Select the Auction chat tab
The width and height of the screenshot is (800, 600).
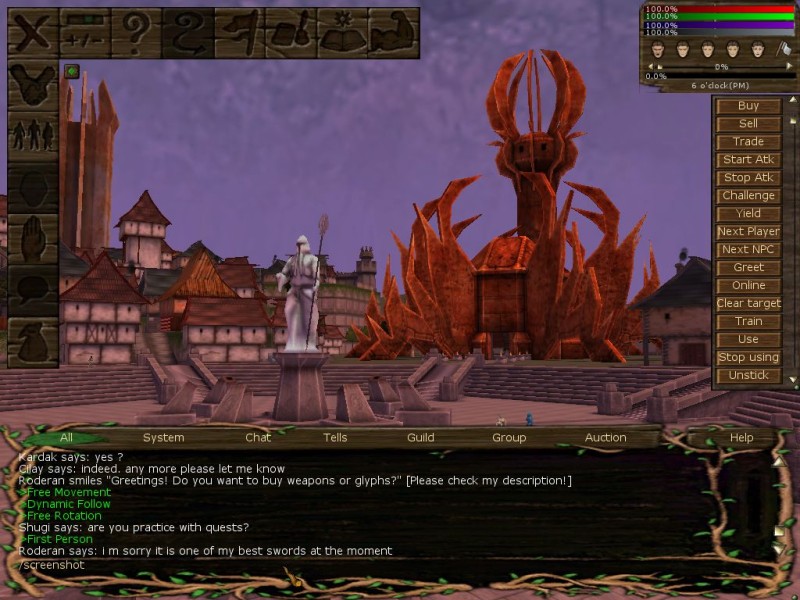605,438
